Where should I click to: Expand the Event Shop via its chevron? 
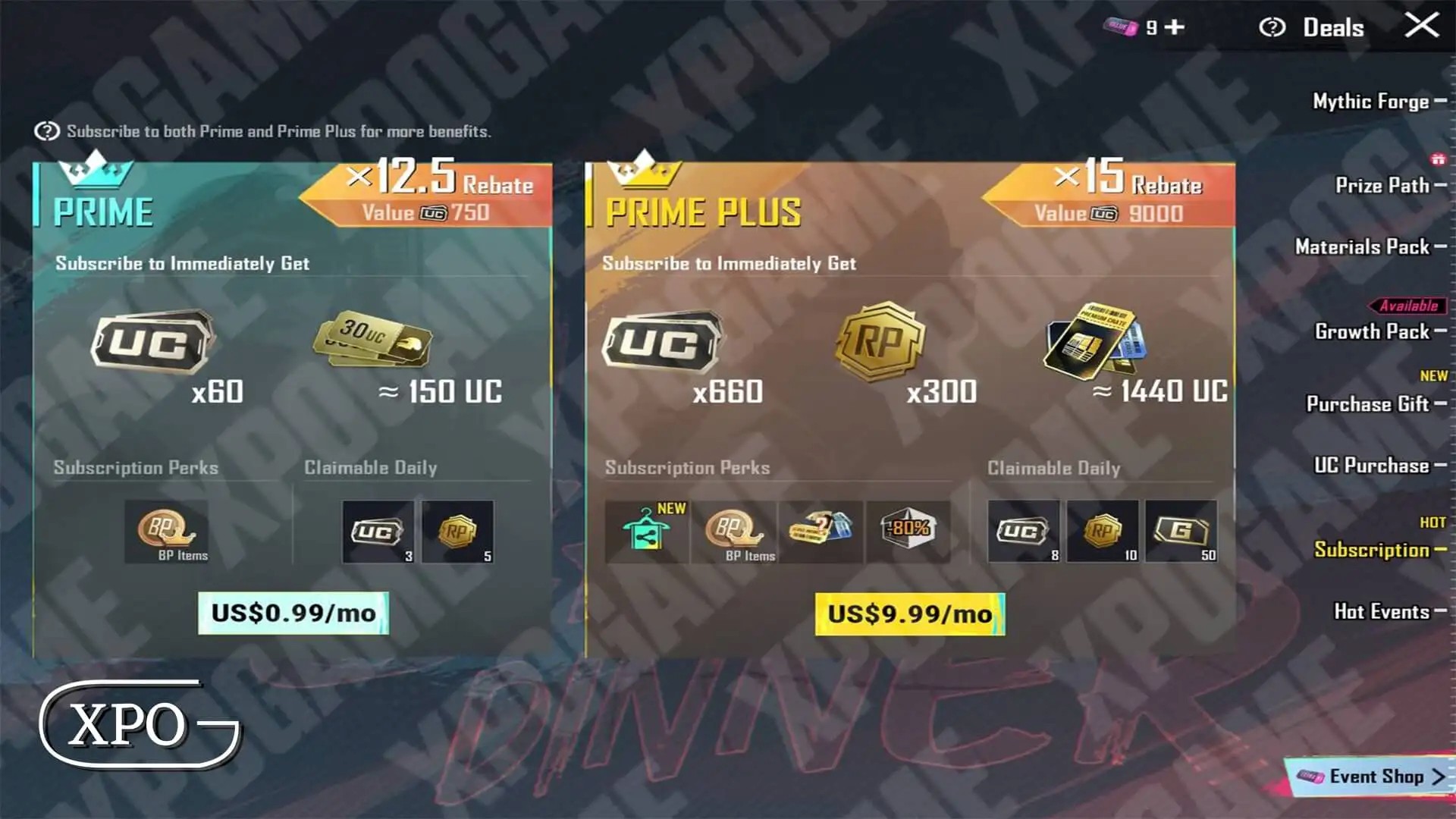[1437, 777]
